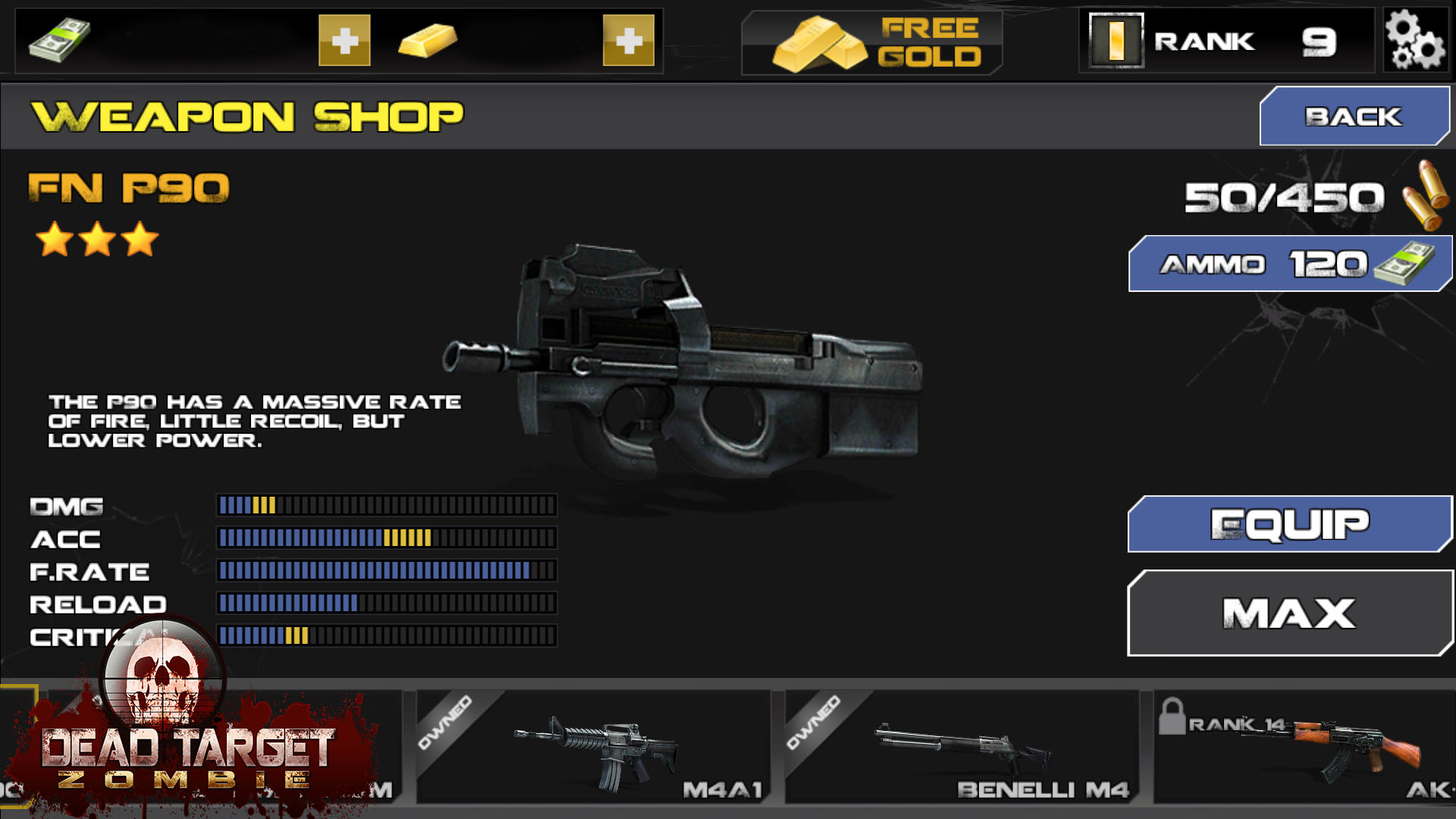This screenshot has height=819, width=1456.
Task: Add more cash with the plus button
Action: point(344,40)
